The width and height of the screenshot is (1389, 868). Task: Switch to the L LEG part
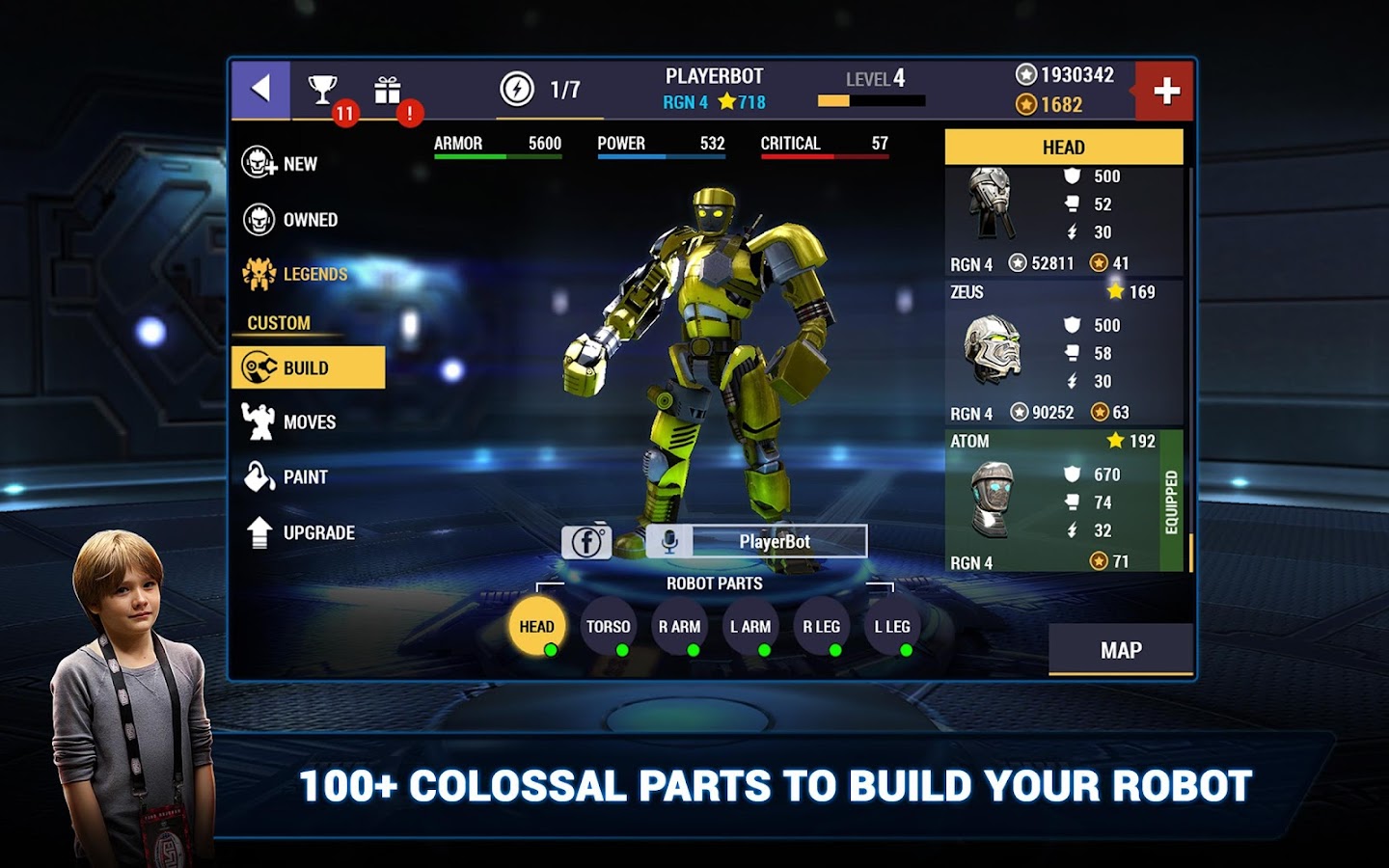click(x=892, y=627)
